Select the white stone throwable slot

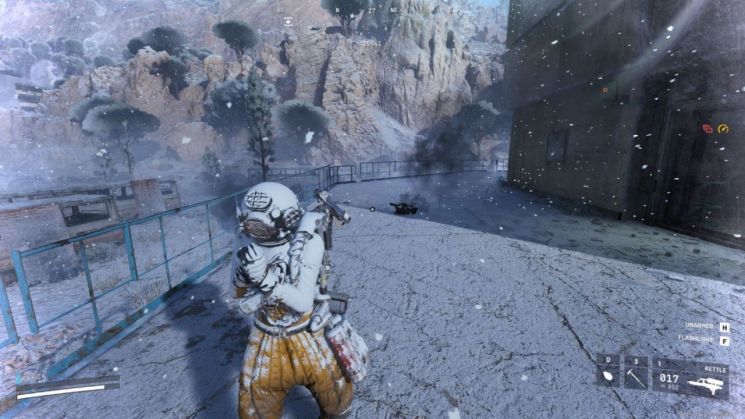pyautogui.click(x=609, y=379)
